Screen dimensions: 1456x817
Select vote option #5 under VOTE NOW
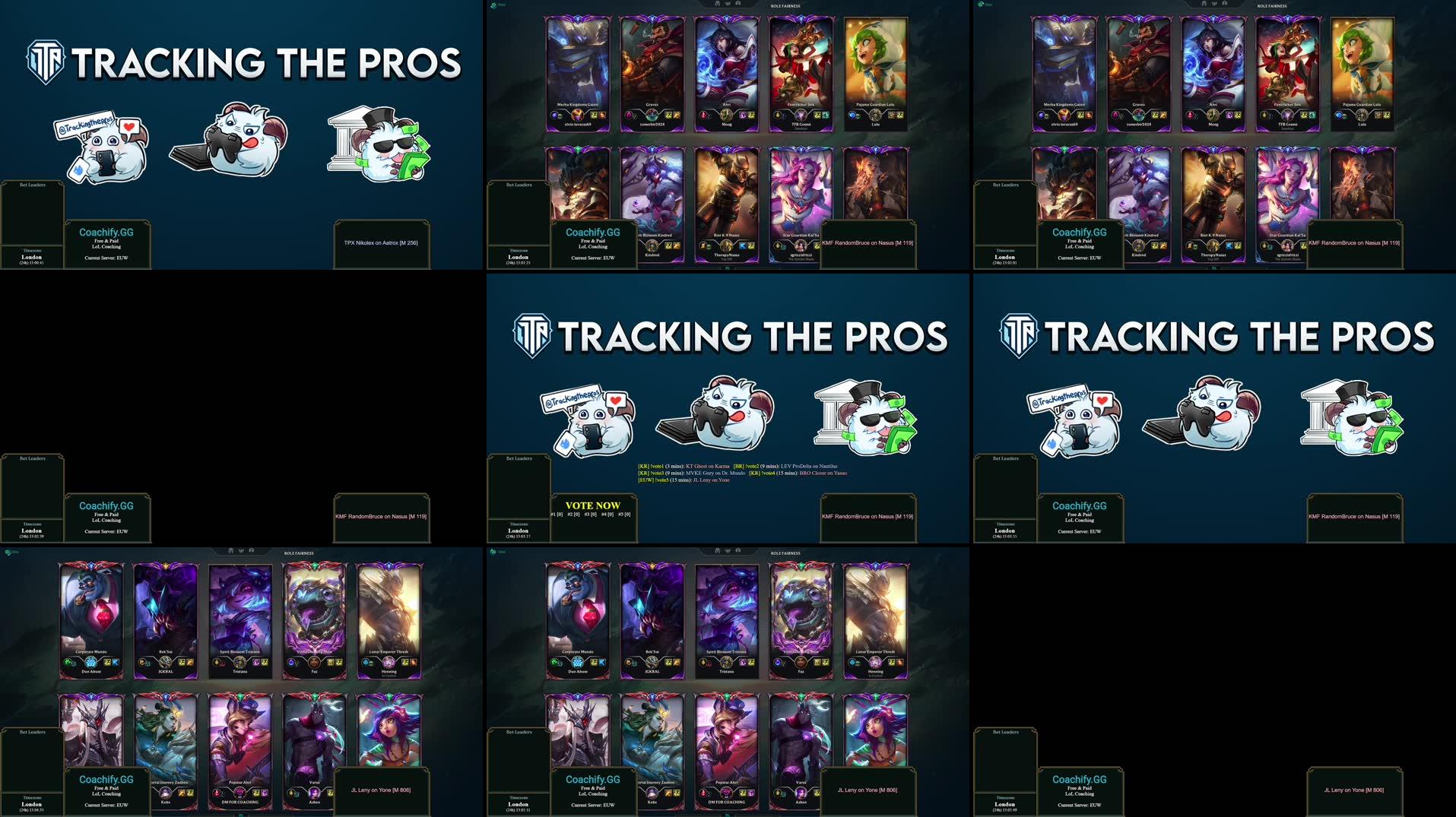point(624,515)
